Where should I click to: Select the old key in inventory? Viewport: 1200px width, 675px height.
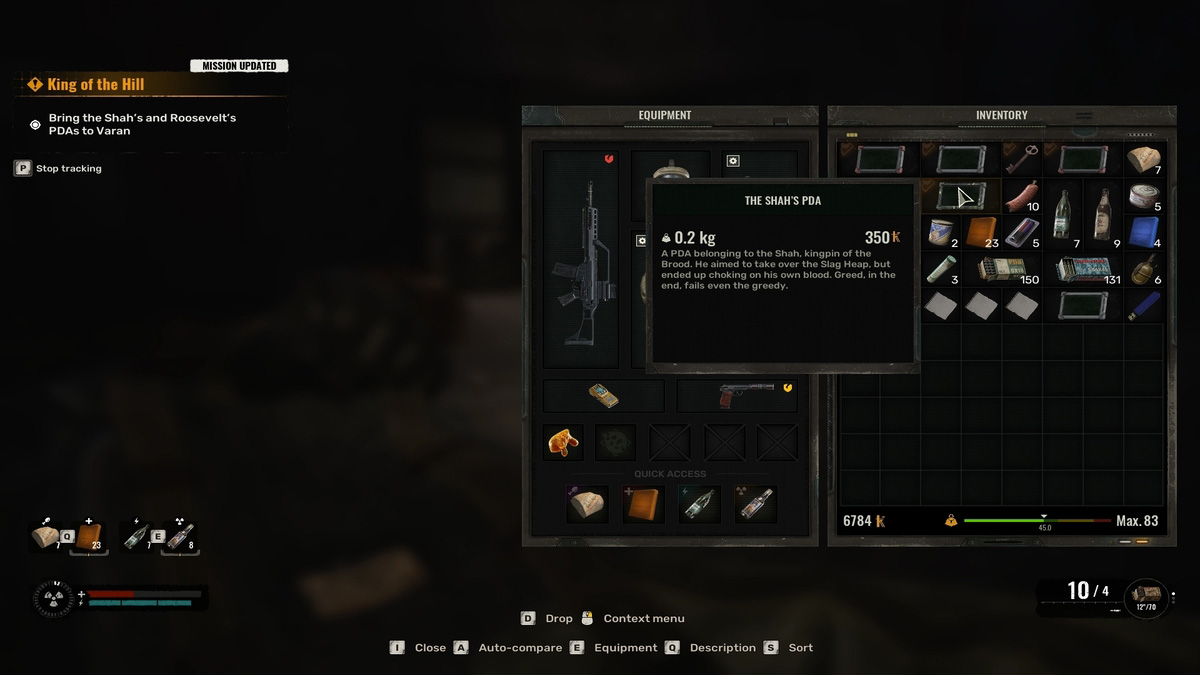point(1021,159)
